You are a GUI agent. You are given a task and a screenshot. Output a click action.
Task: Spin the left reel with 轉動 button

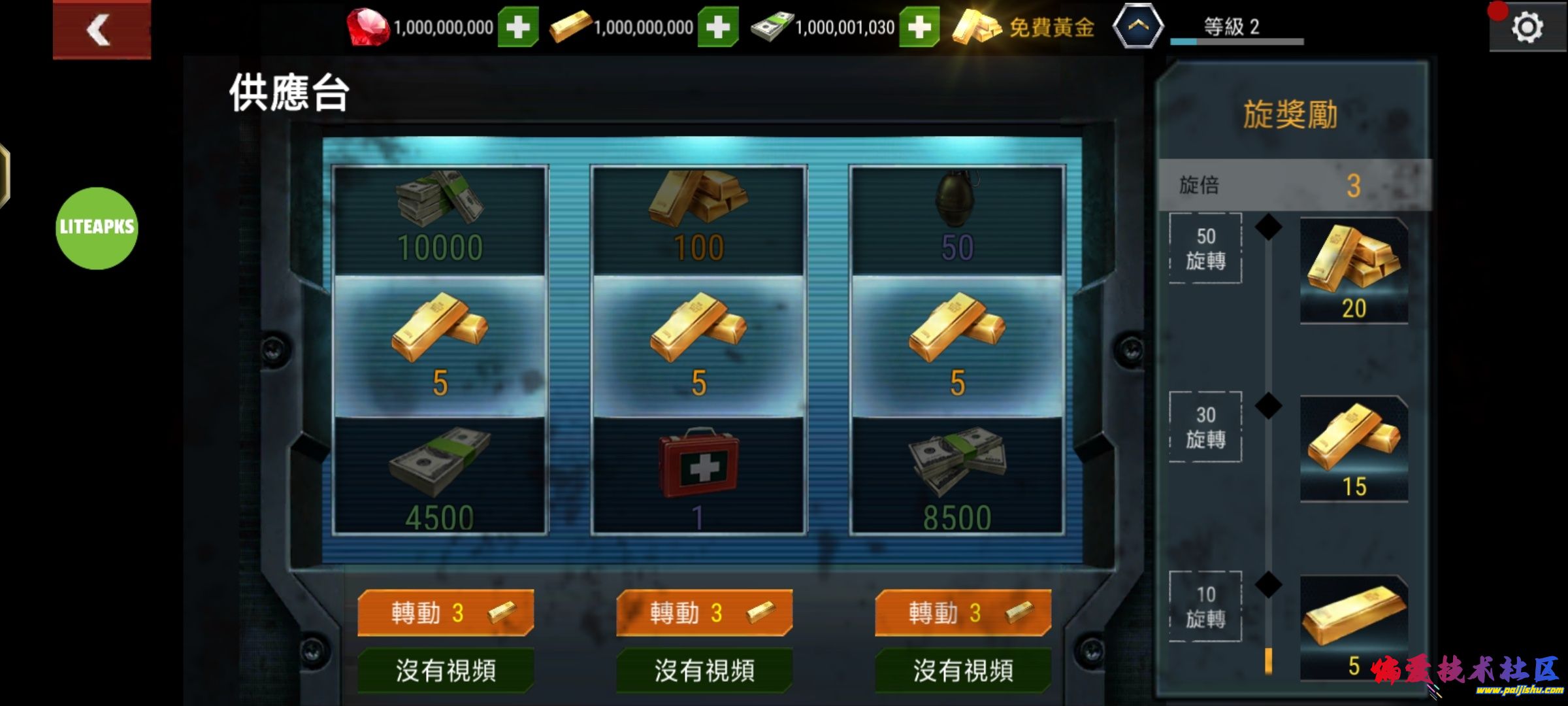pos(446,613)
